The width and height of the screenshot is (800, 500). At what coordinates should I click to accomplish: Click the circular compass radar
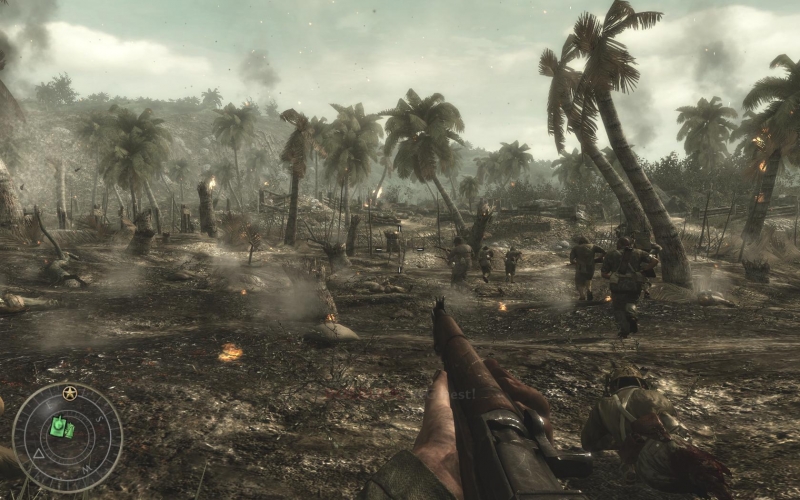pyautogui.click(x=67, y=438)
